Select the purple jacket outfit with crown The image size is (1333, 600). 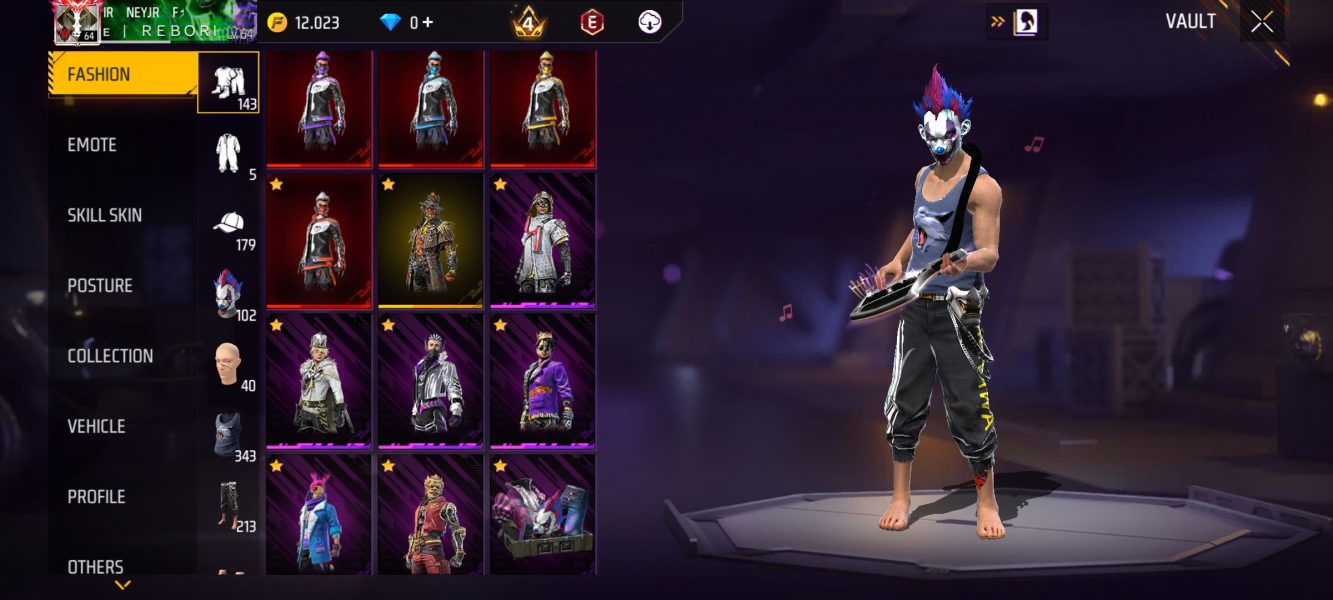click(542, 381)
